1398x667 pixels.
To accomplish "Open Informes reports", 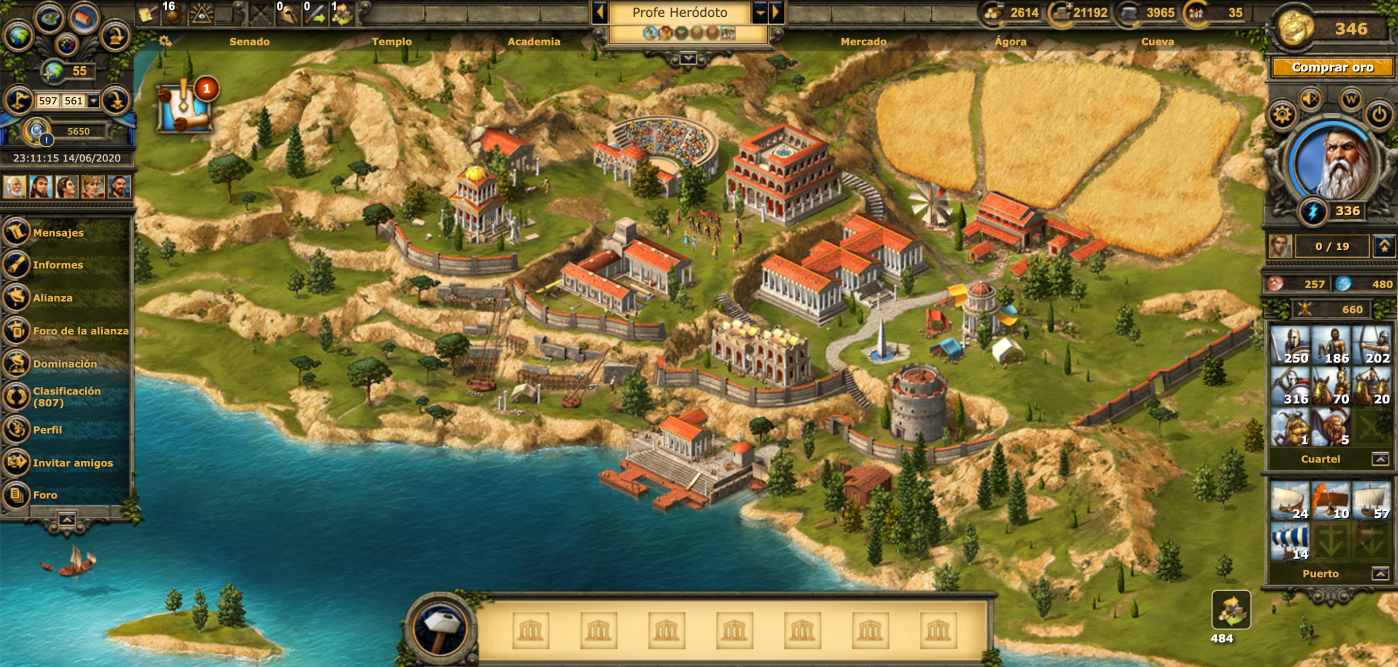I will [58, 265].
